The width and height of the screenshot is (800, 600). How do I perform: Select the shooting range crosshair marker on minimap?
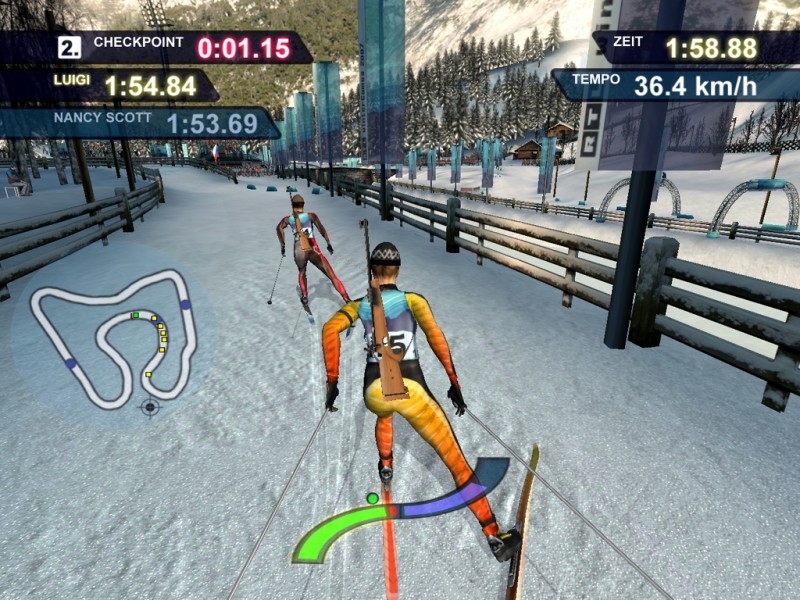[x=151, y=407]
